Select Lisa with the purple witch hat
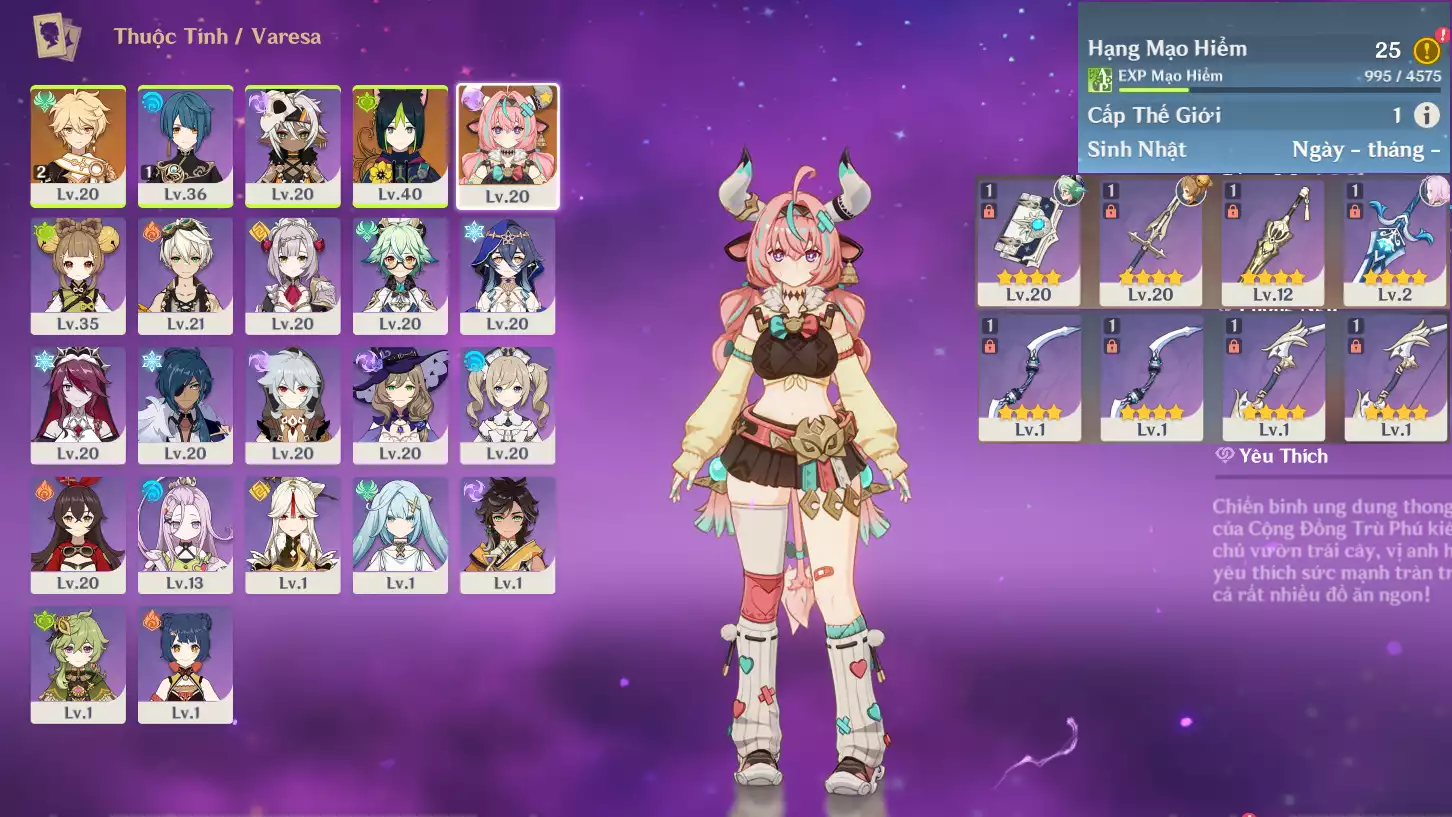The image size is (1452, 817). [x=400, y=405]
